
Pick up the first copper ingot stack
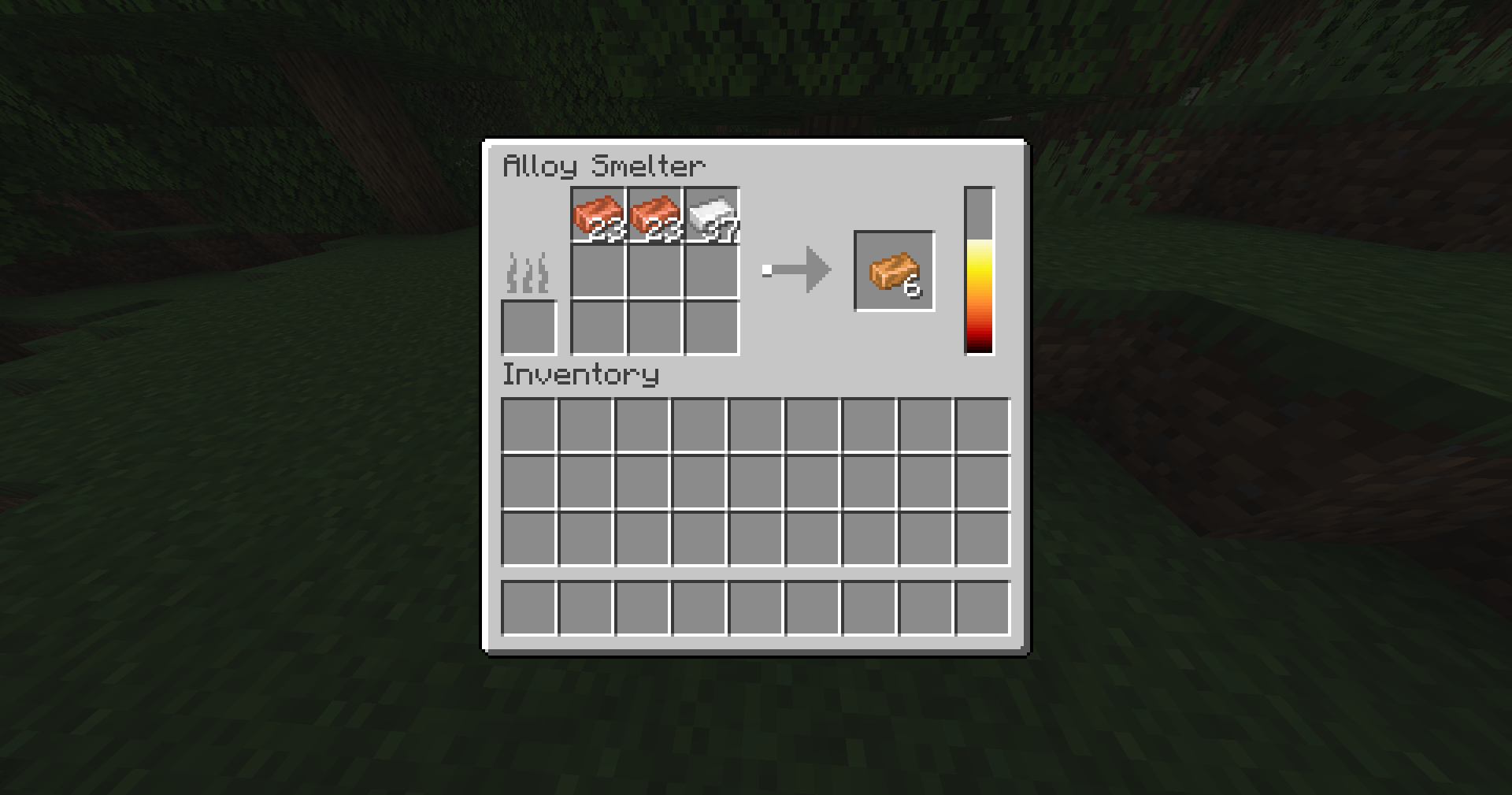[598, 214]
